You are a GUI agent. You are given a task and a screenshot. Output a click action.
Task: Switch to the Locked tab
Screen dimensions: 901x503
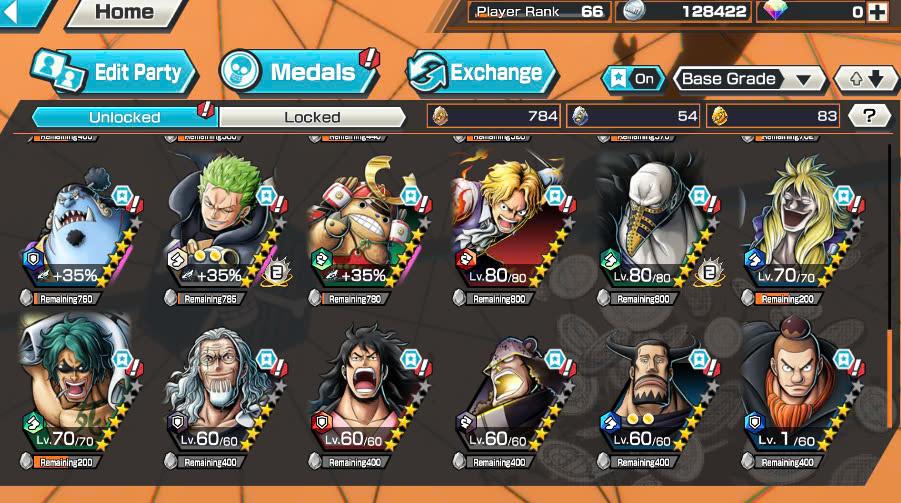[312, 117]
